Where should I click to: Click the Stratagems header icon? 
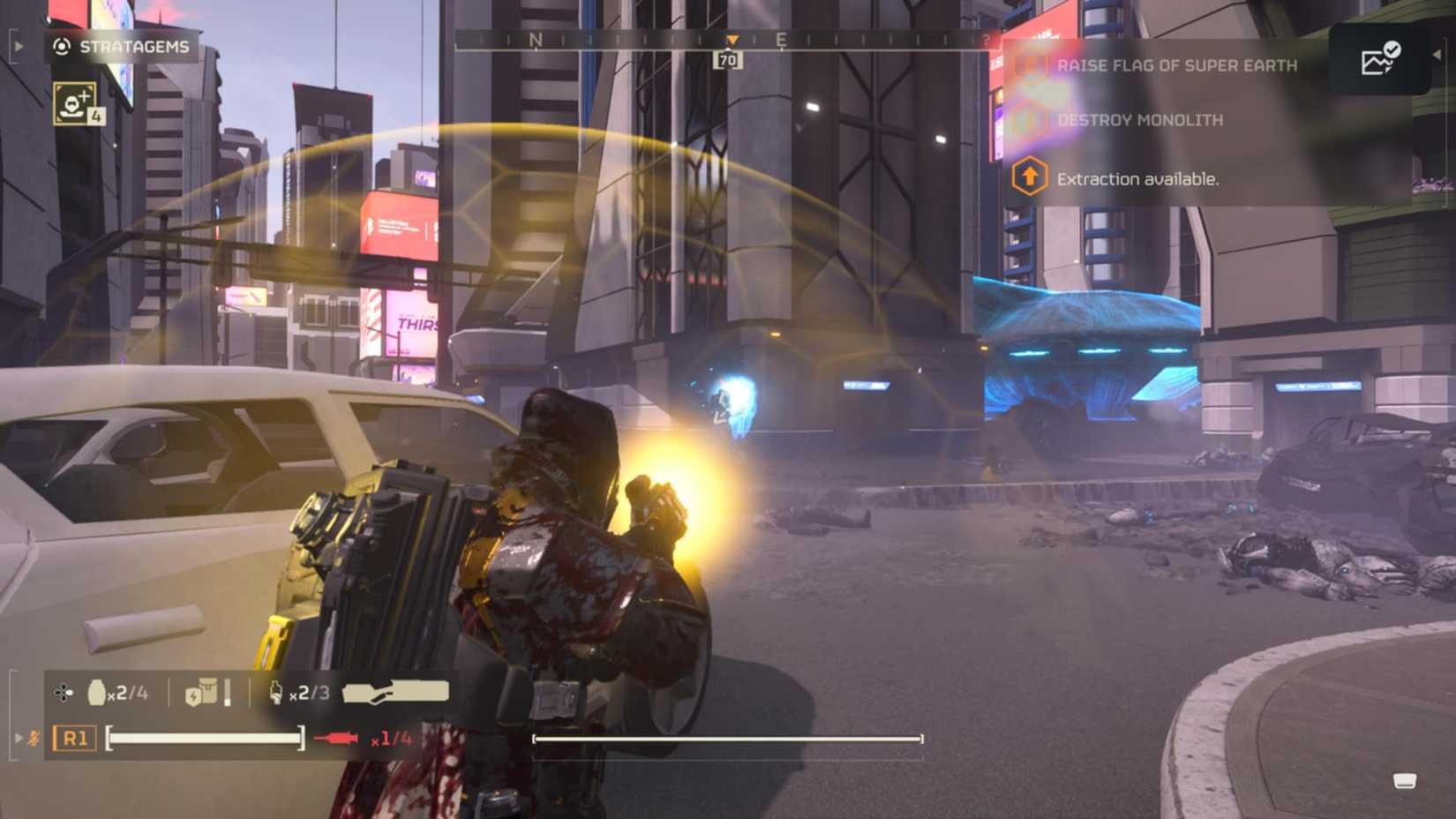coord(59,48)
